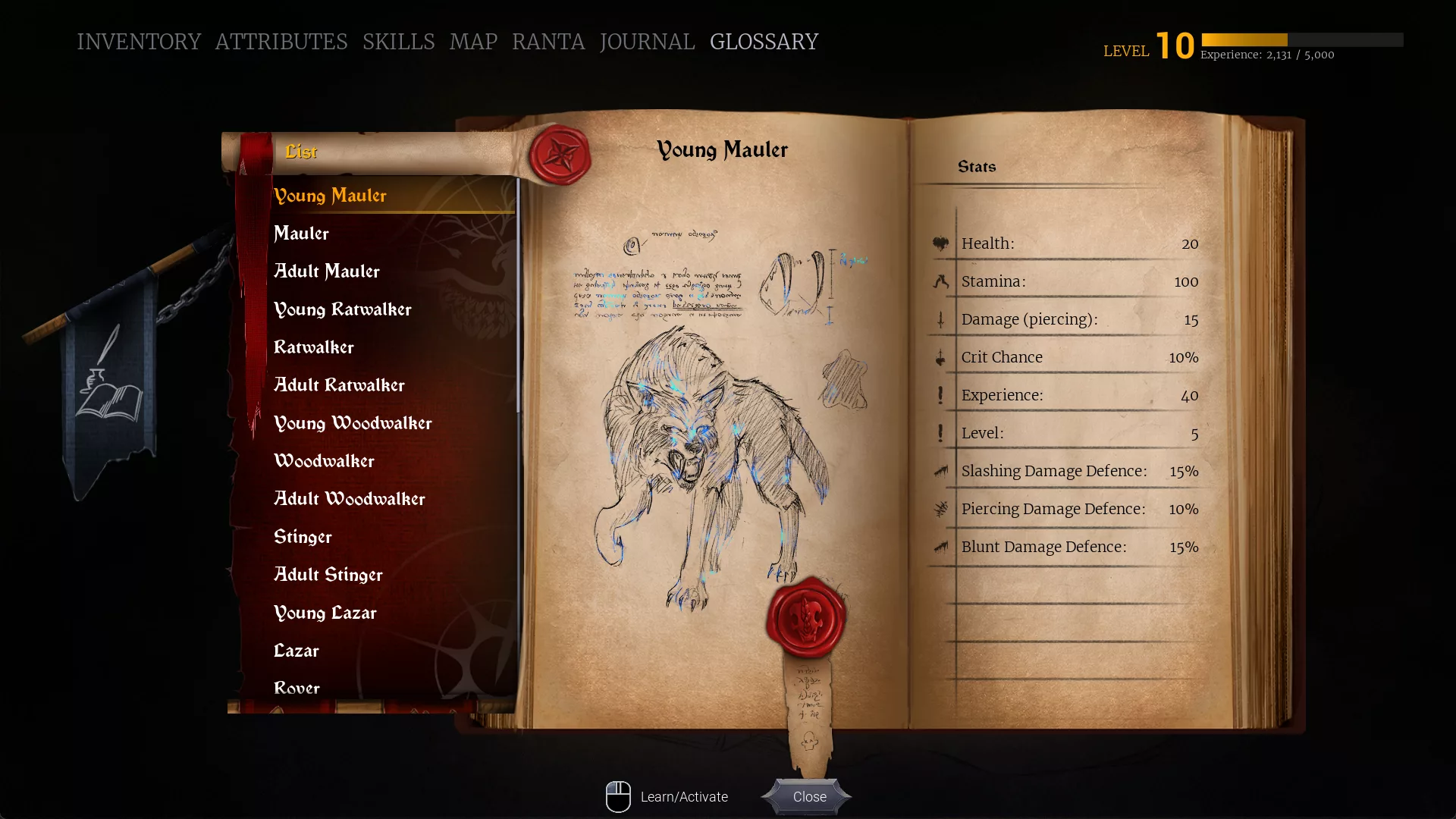1456x819 pixels.
Task: Open the Ranta tab
Action: [548, 42]
